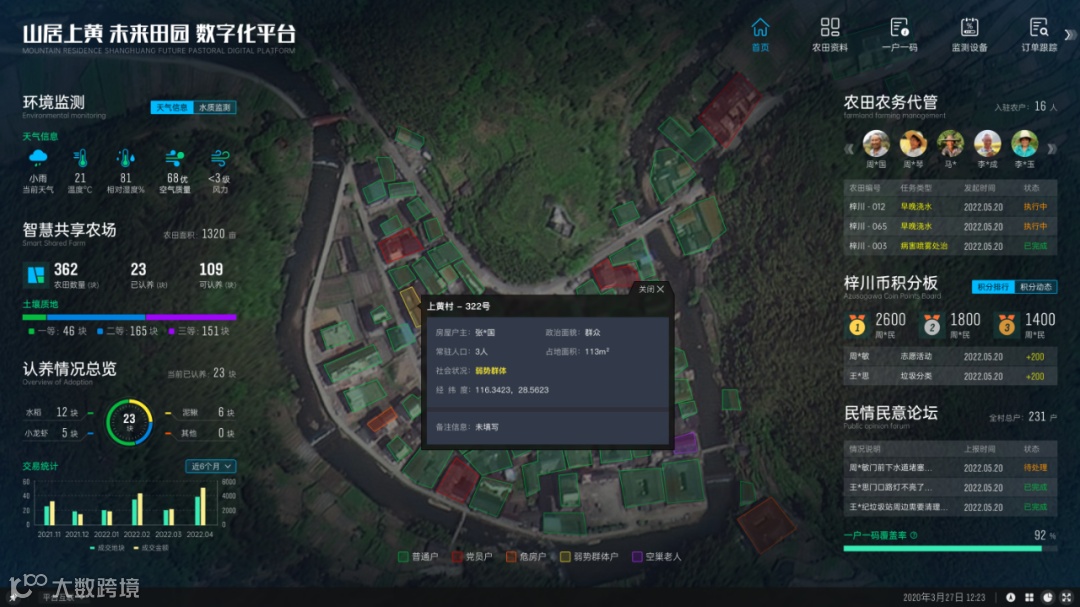Select 监测设备 monitoring devices

[968, 34]
